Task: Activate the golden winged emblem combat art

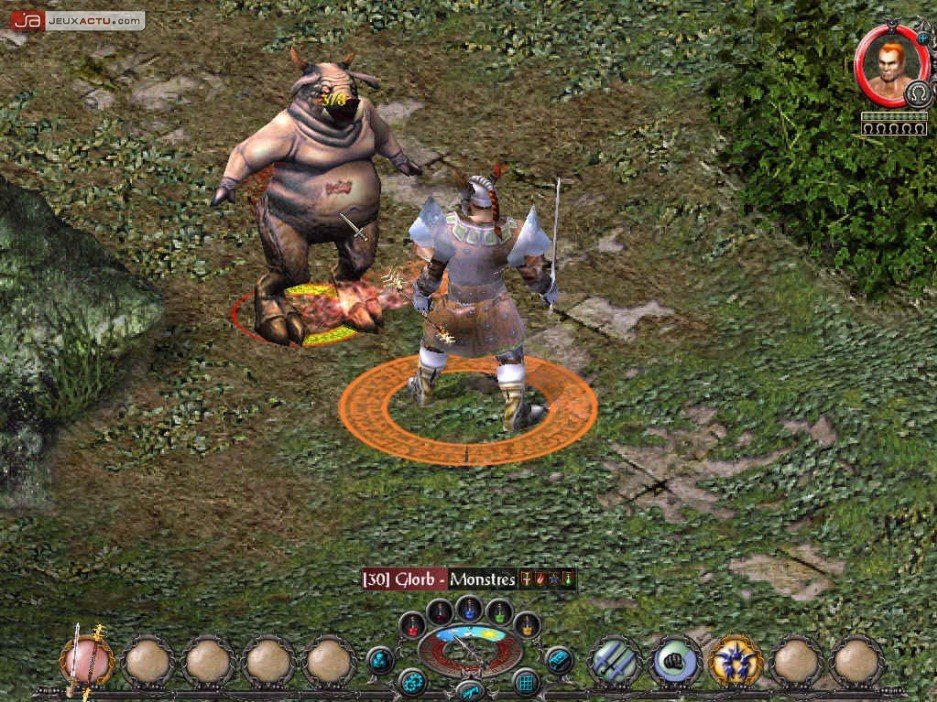Action: point(735,661)
